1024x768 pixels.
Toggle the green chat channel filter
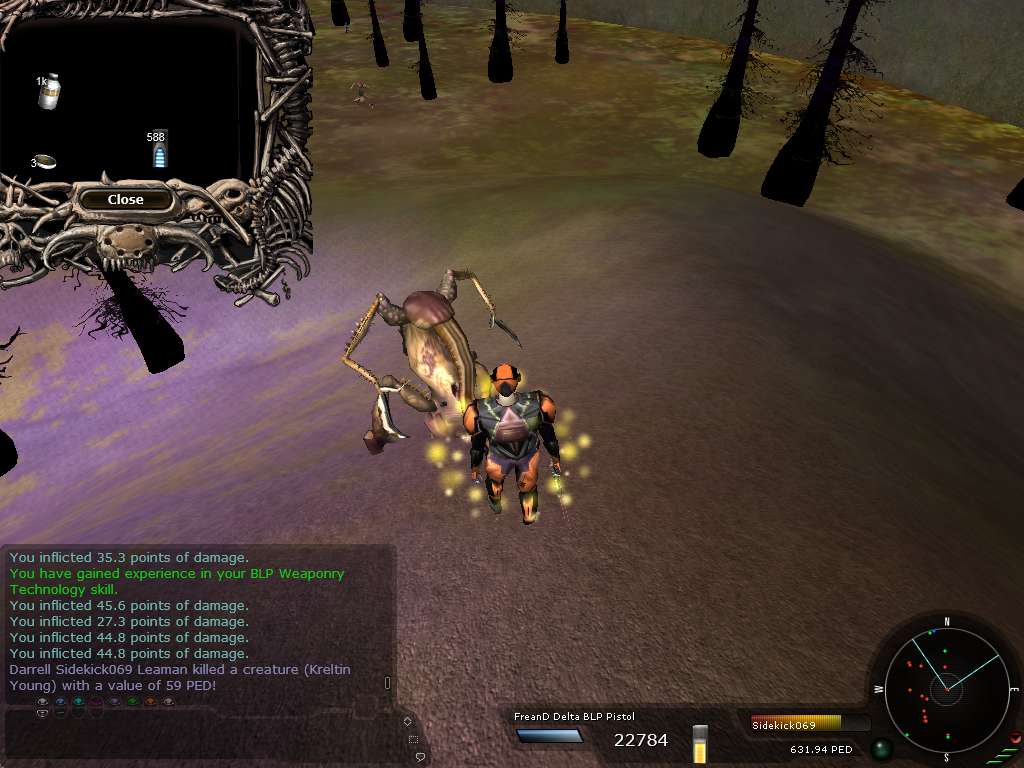(x=132, y=702)
